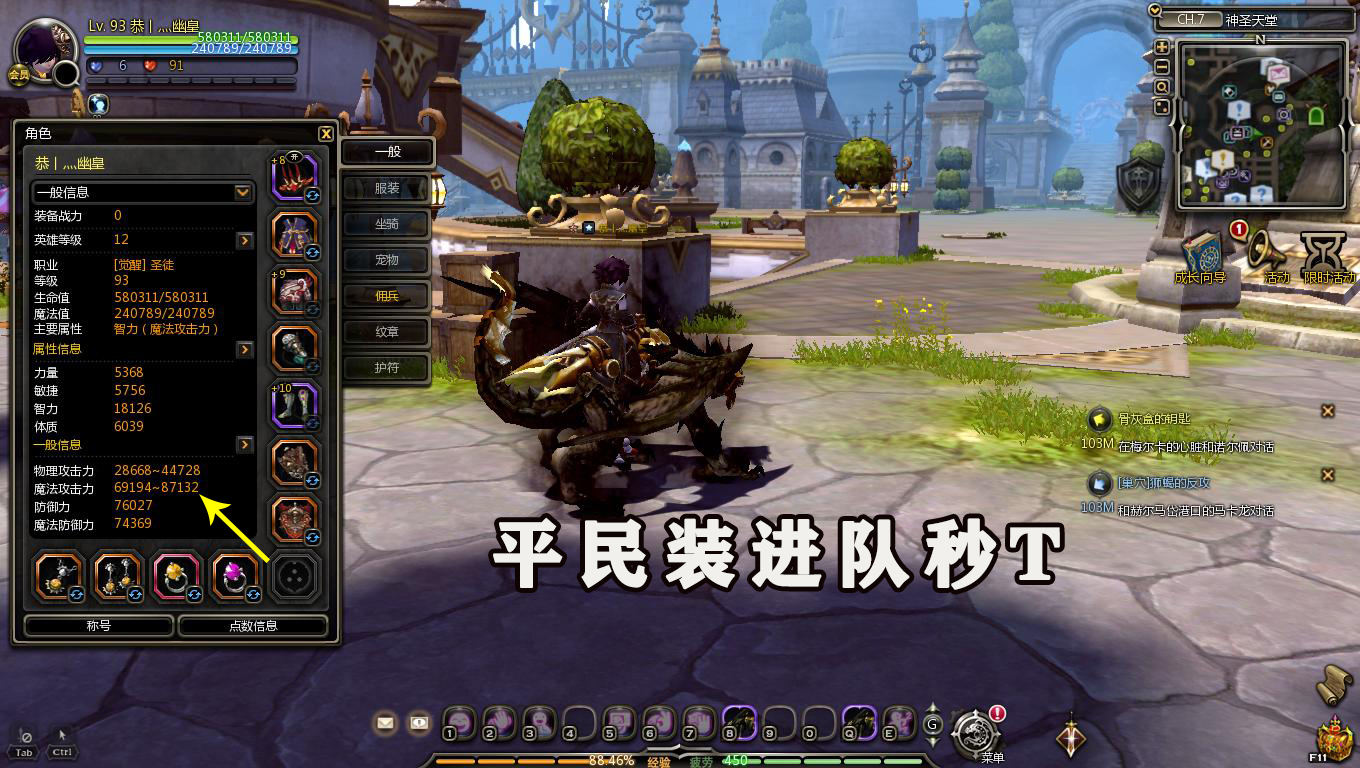1360x768 pixels.
Task: Dismiss the 骨灰盒的钥匙 quest with its X
Action: point(1328,410)
